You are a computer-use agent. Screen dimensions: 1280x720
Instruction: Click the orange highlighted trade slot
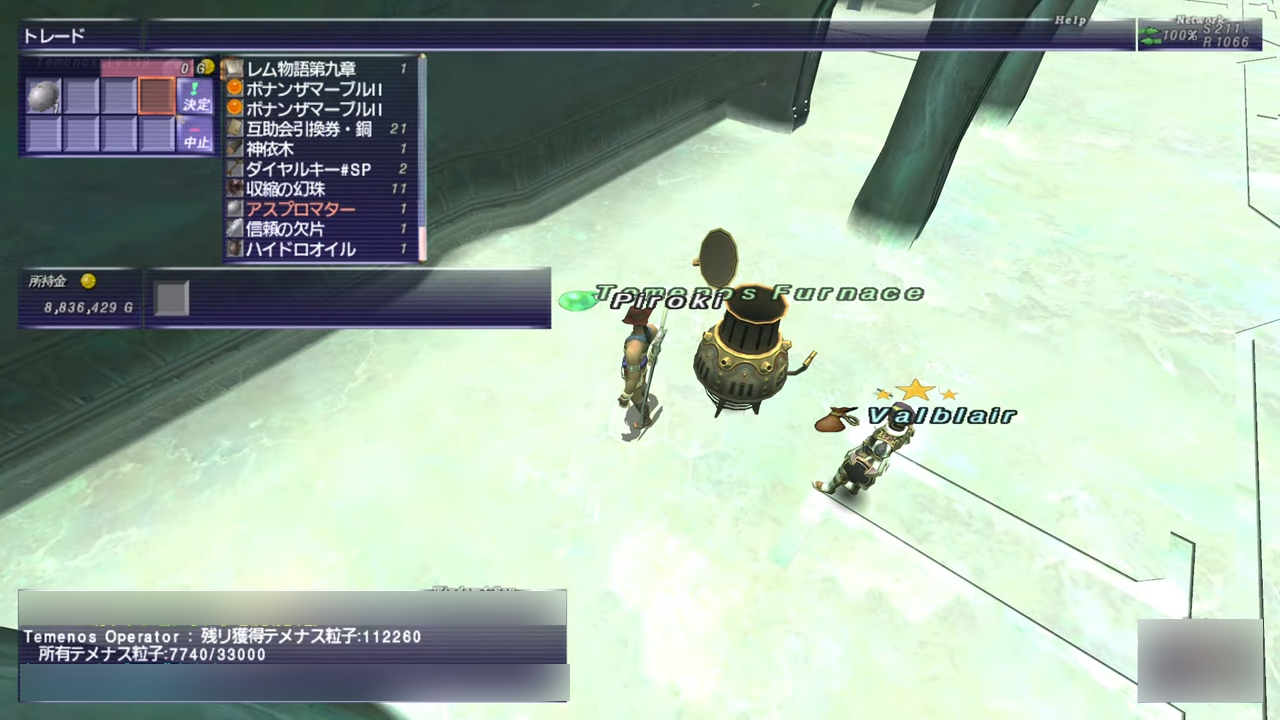(x=156, y=97)
